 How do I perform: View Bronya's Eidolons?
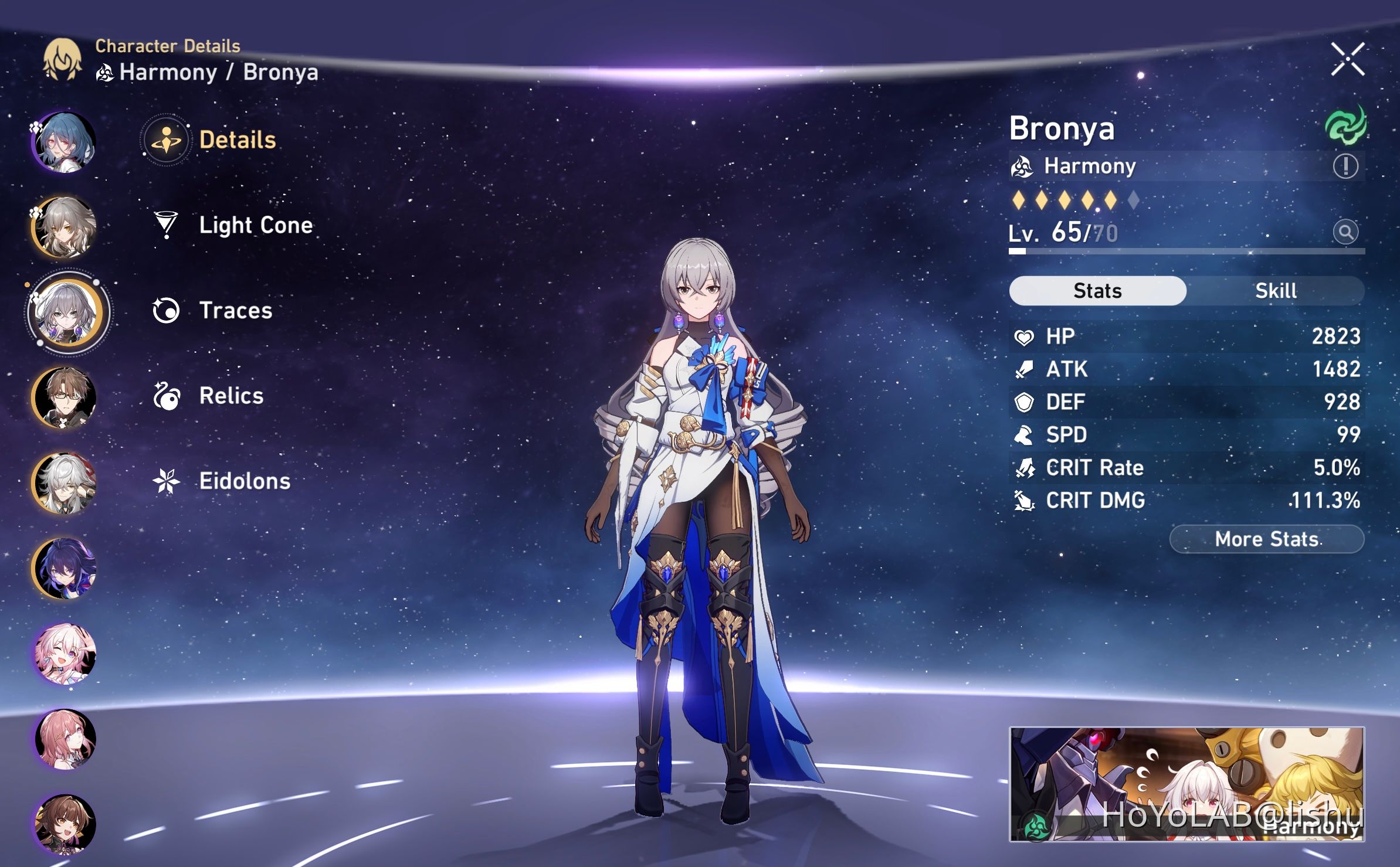[245, 481]
